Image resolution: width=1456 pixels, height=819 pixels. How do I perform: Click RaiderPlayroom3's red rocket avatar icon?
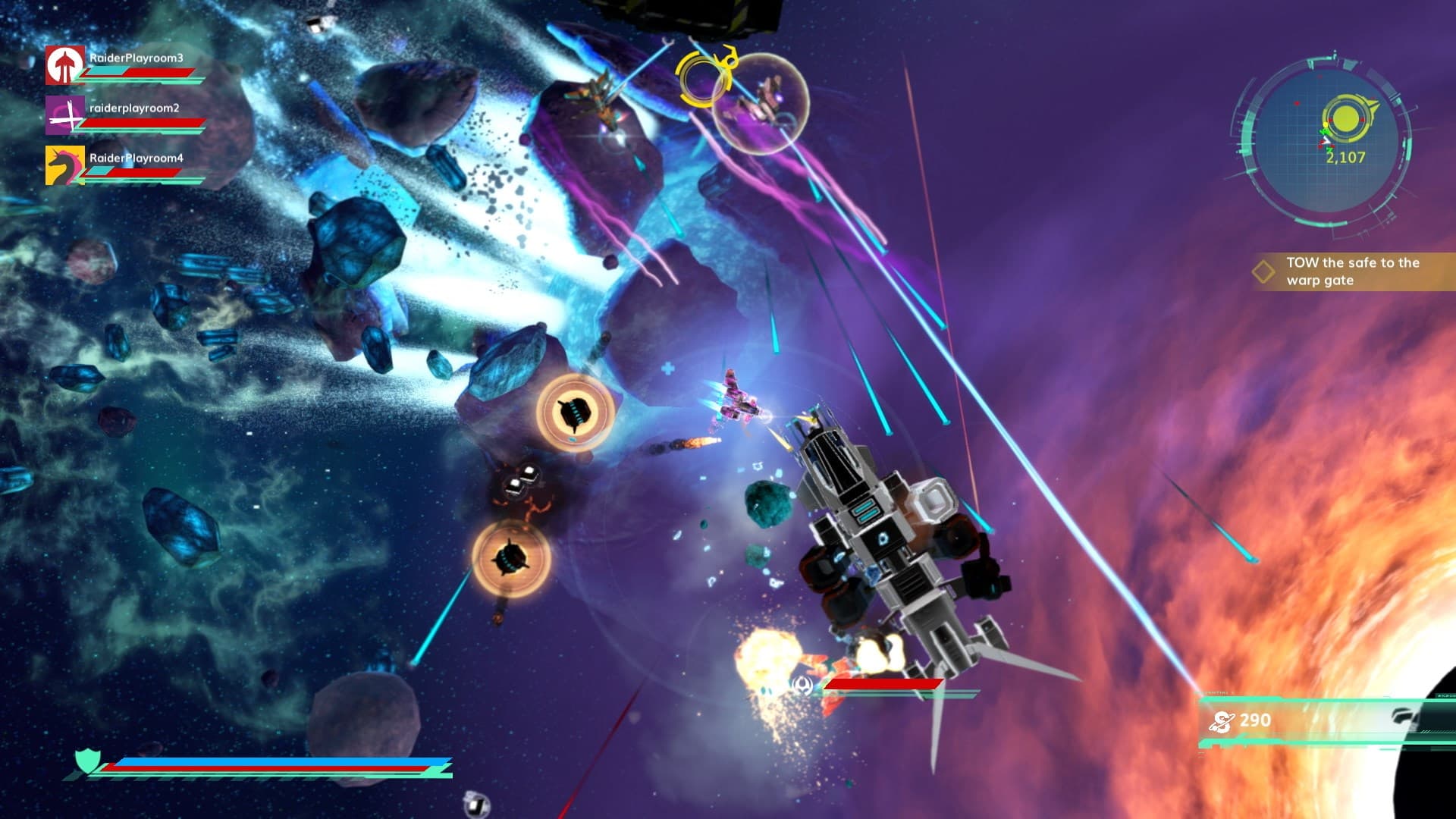(x=65, y=67)
